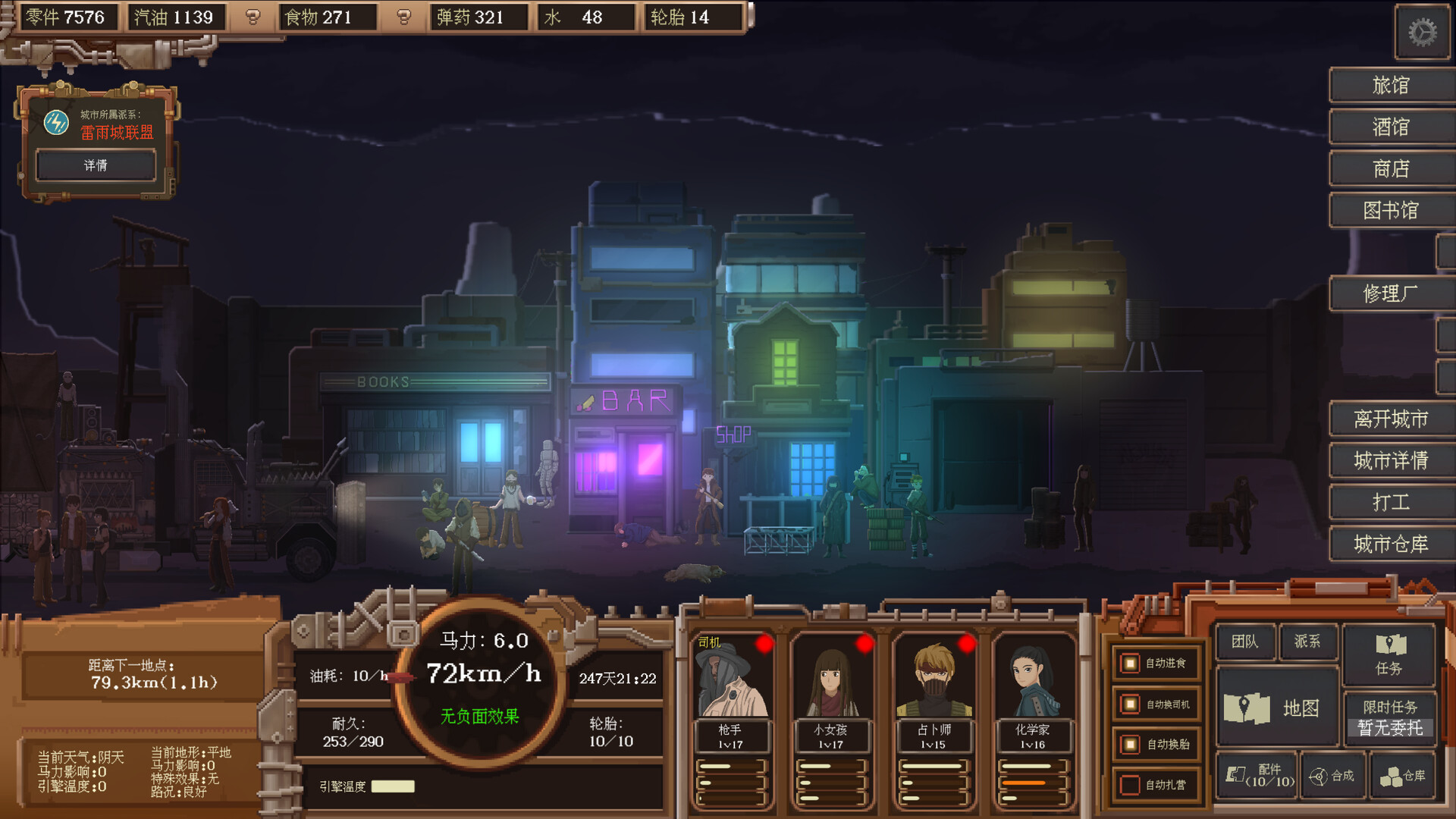Click the 引擎温度 engine temperature bar
Viewport: 1456px width, 819px height.
click(394, 786)
